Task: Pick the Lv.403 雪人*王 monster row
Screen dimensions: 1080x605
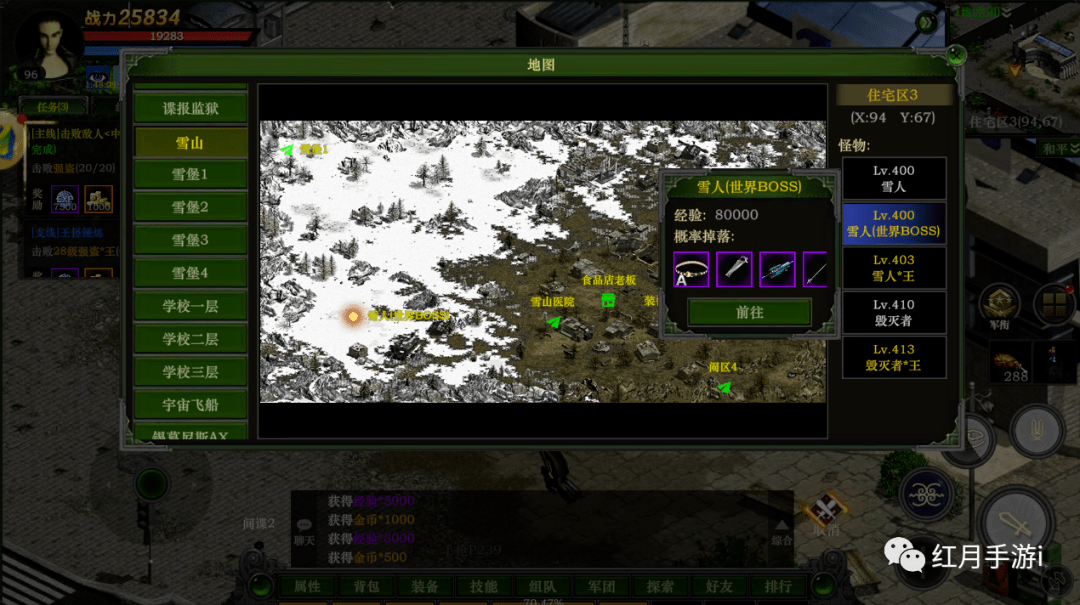Action: tap(893, 268)
